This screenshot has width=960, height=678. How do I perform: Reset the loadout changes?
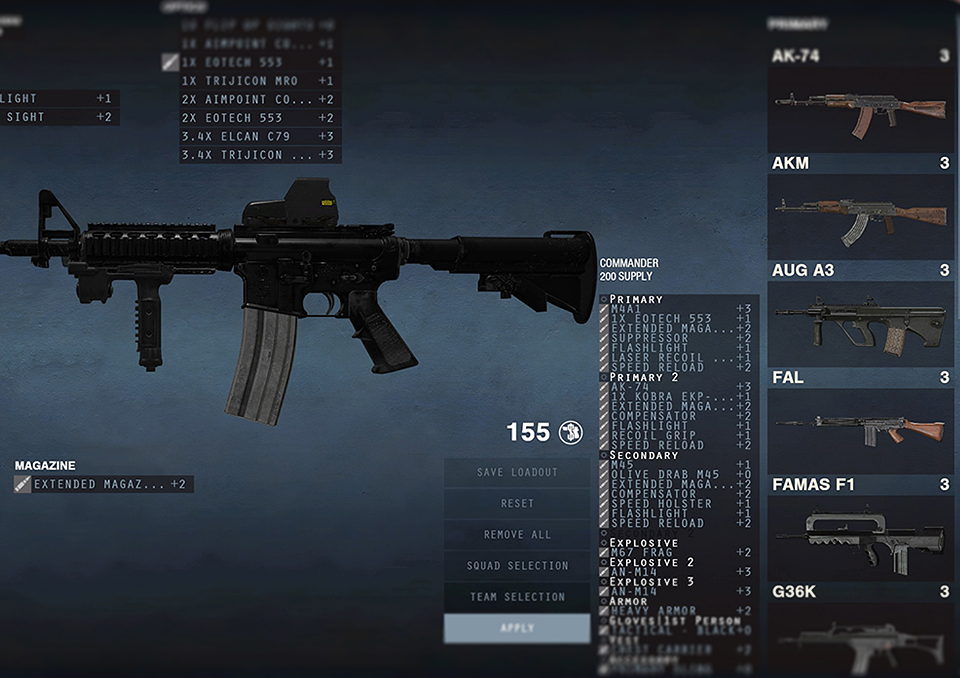(x=517, y=503)
